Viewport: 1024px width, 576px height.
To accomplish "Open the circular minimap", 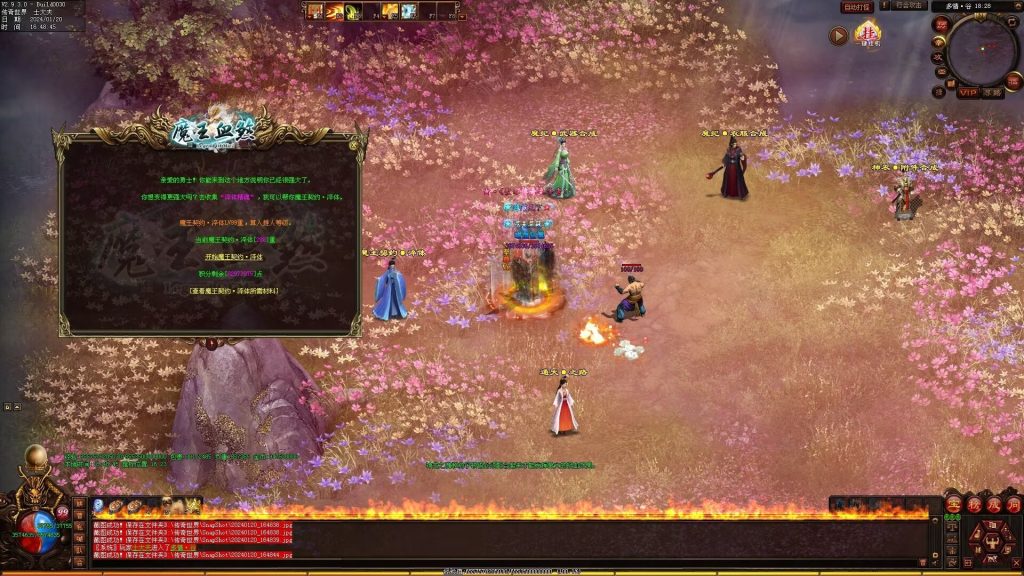I will point(981,49).
